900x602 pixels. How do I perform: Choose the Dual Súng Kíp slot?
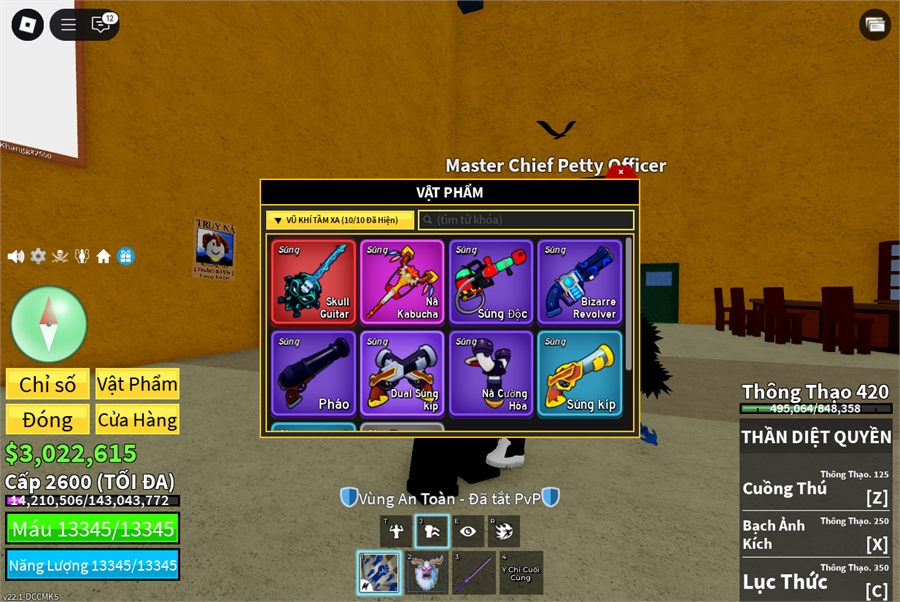(402, 373)
